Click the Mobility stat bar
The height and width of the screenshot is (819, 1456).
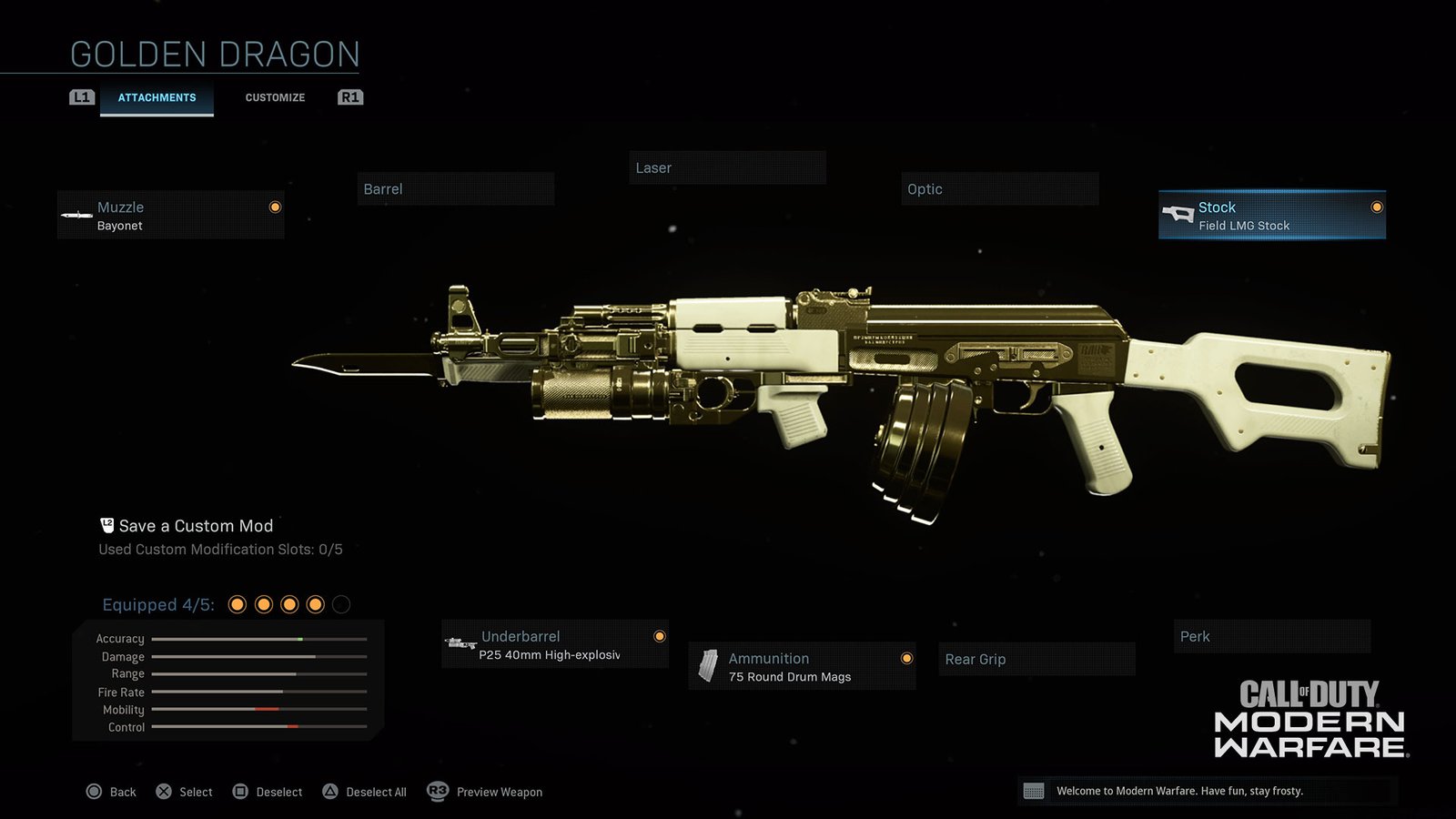[x=259, y=710]
